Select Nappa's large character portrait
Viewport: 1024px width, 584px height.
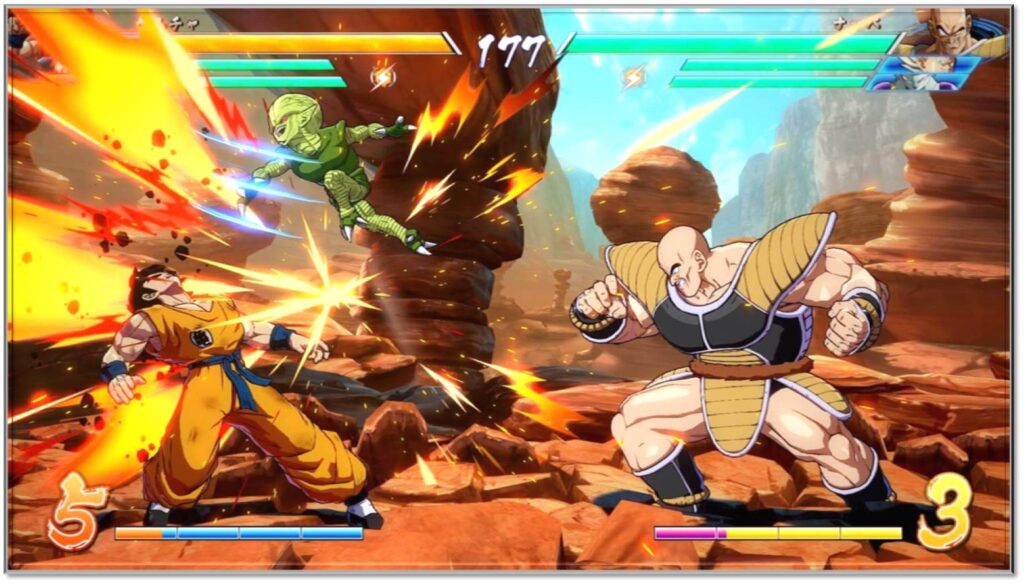951,34
